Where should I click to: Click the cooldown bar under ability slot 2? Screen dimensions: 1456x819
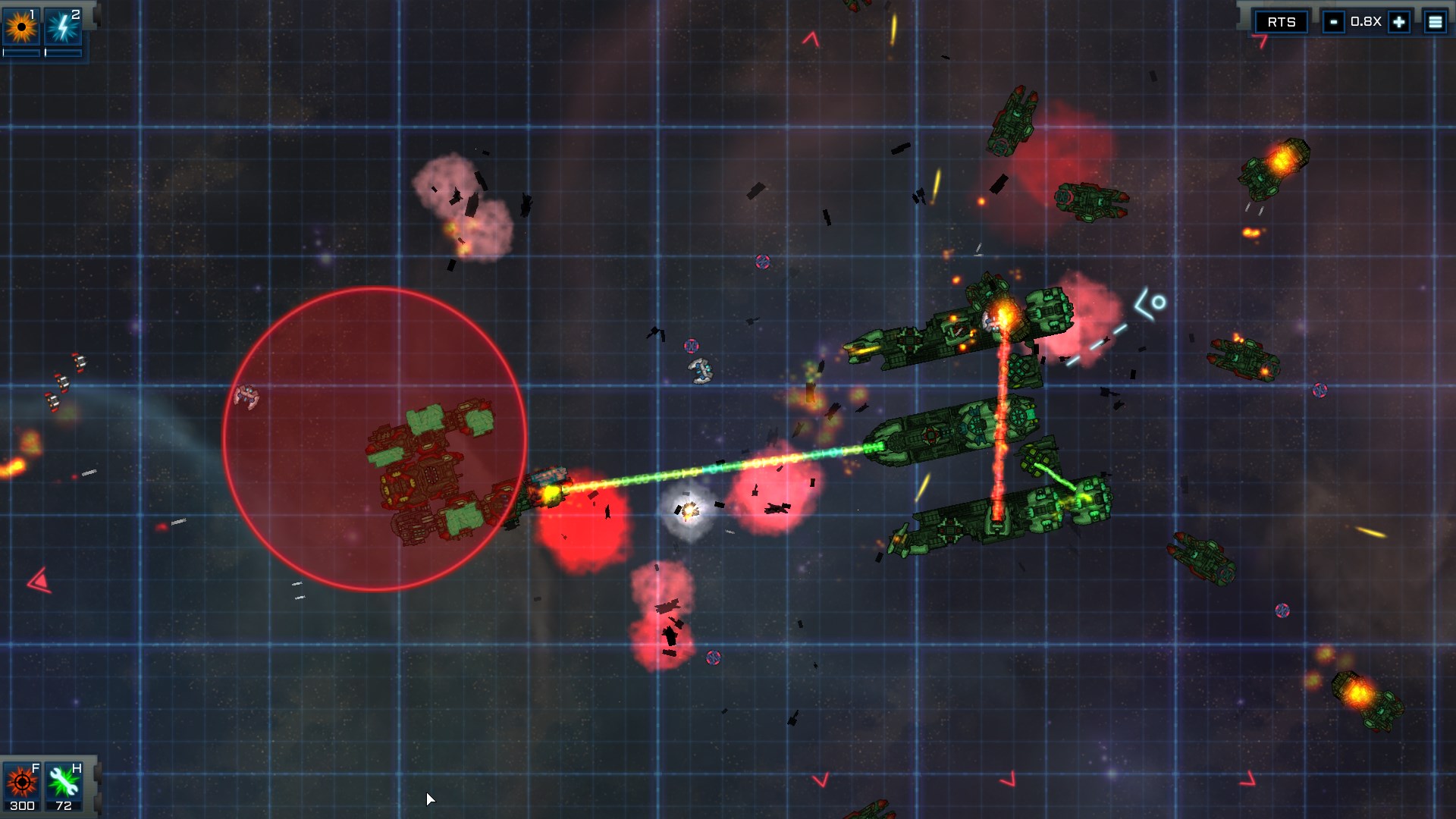[64, 53]
